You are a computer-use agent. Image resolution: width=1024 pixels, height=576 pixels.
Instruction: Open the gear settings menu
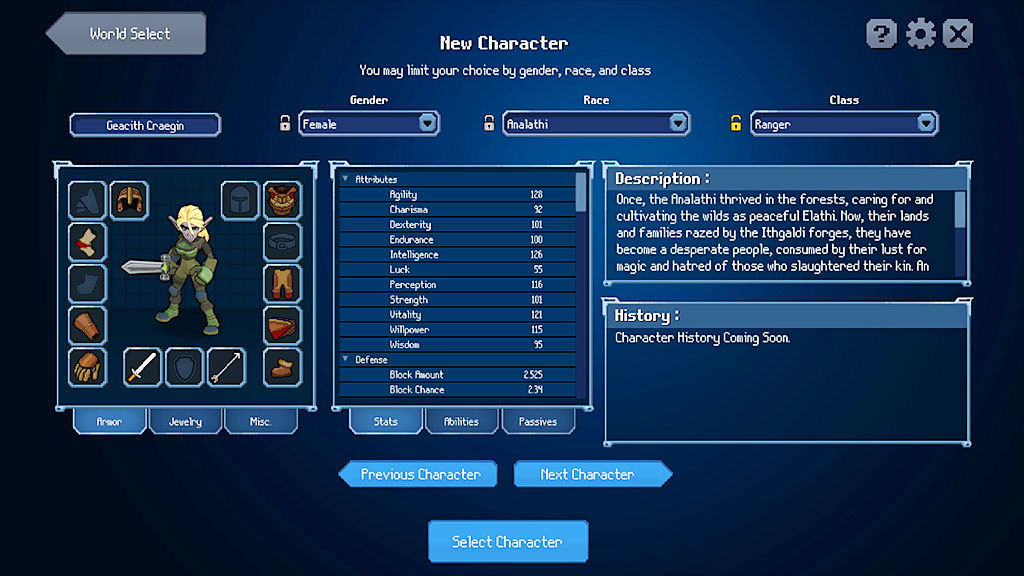[920, 34]
